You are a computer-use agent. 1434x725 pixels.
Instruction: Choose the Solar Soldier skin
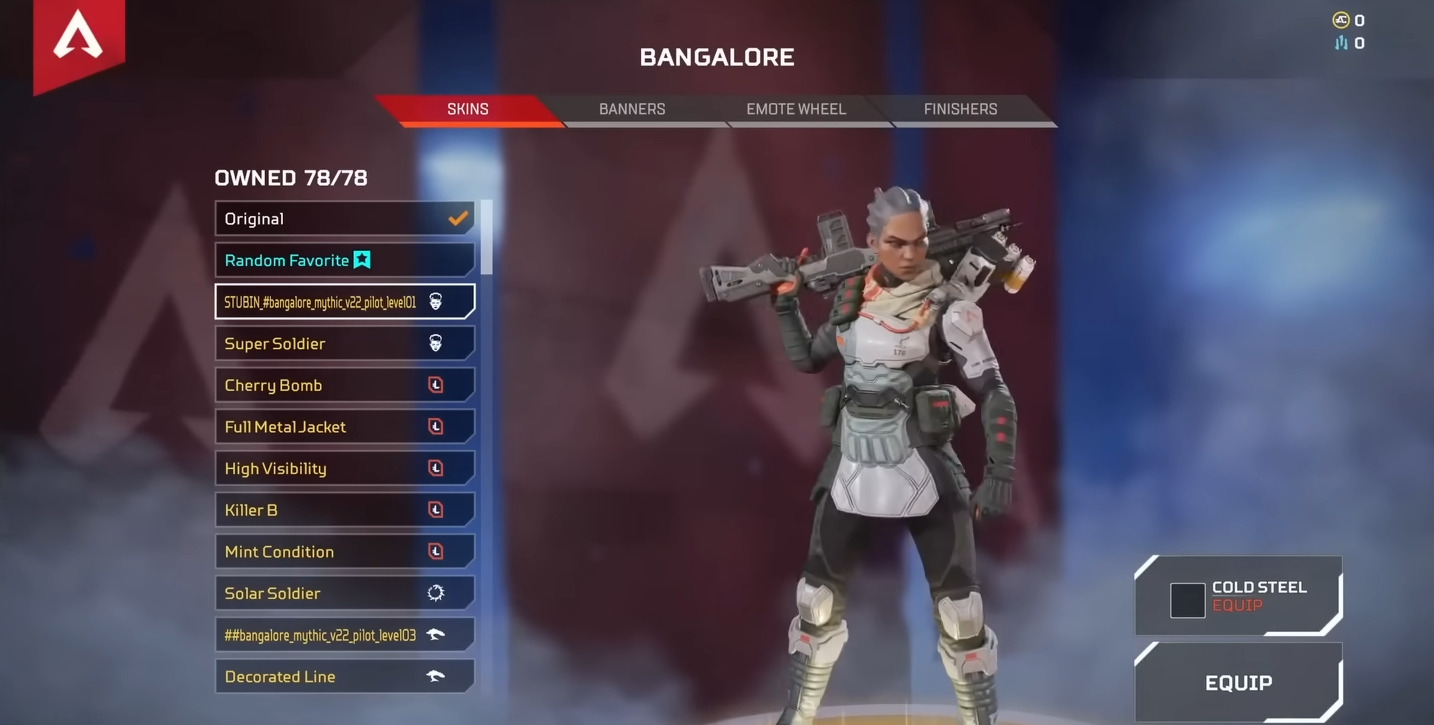tap(344, 593)
